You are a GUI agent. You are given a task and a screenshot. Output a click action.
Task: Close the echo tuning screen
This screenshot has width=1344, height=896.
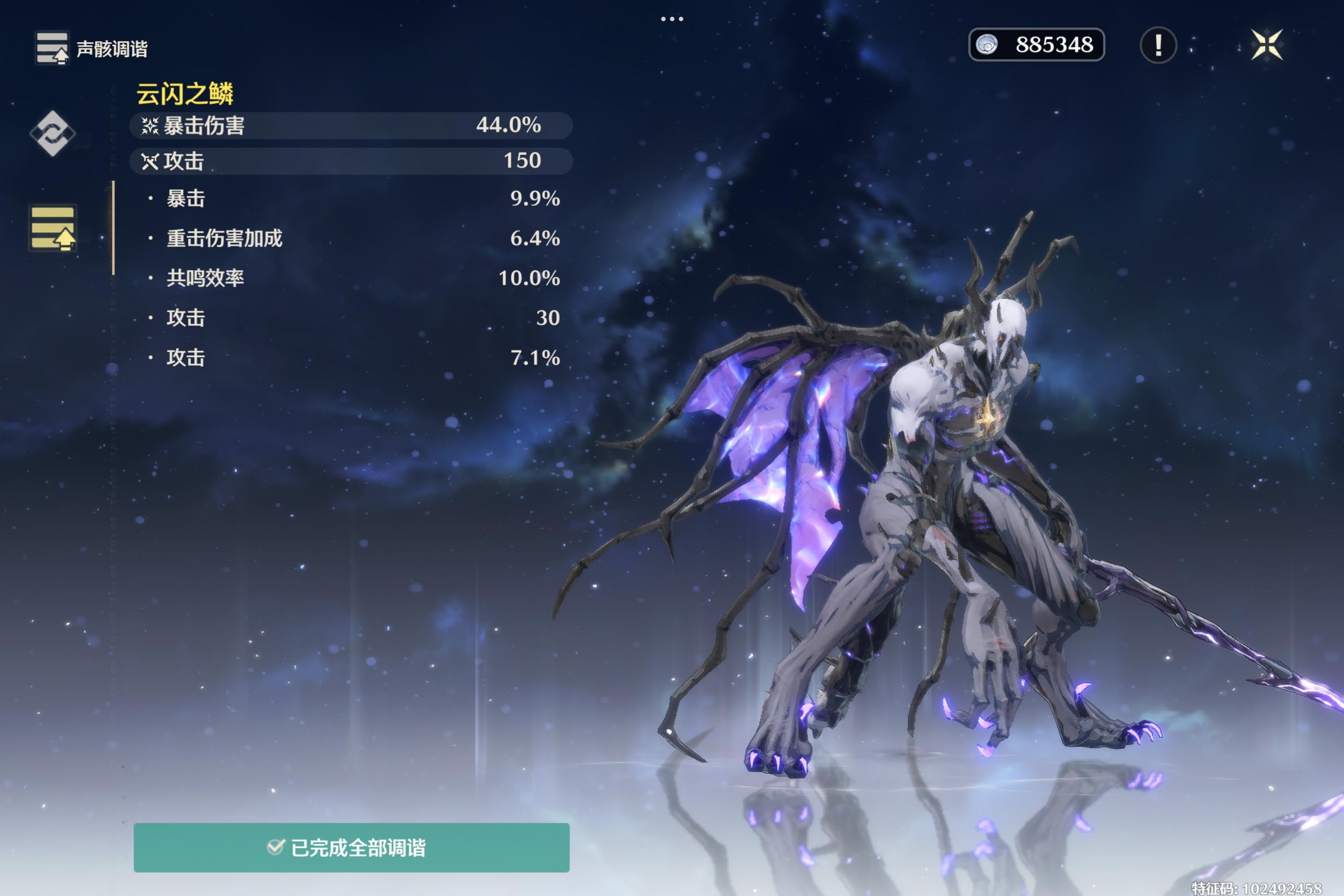[x=1266, y=45]
